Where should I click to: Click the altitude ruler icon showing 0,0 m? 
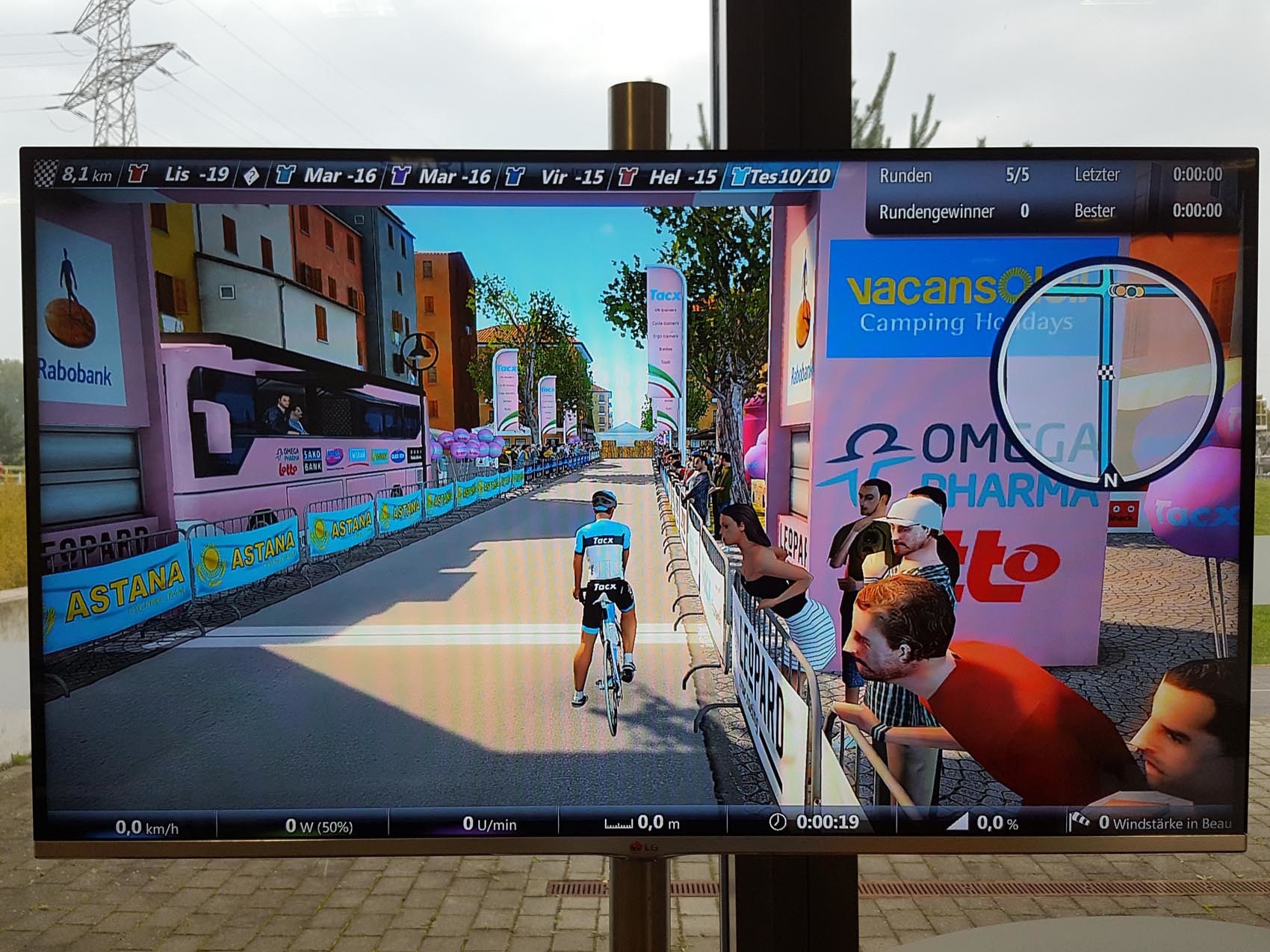(620, 822)
